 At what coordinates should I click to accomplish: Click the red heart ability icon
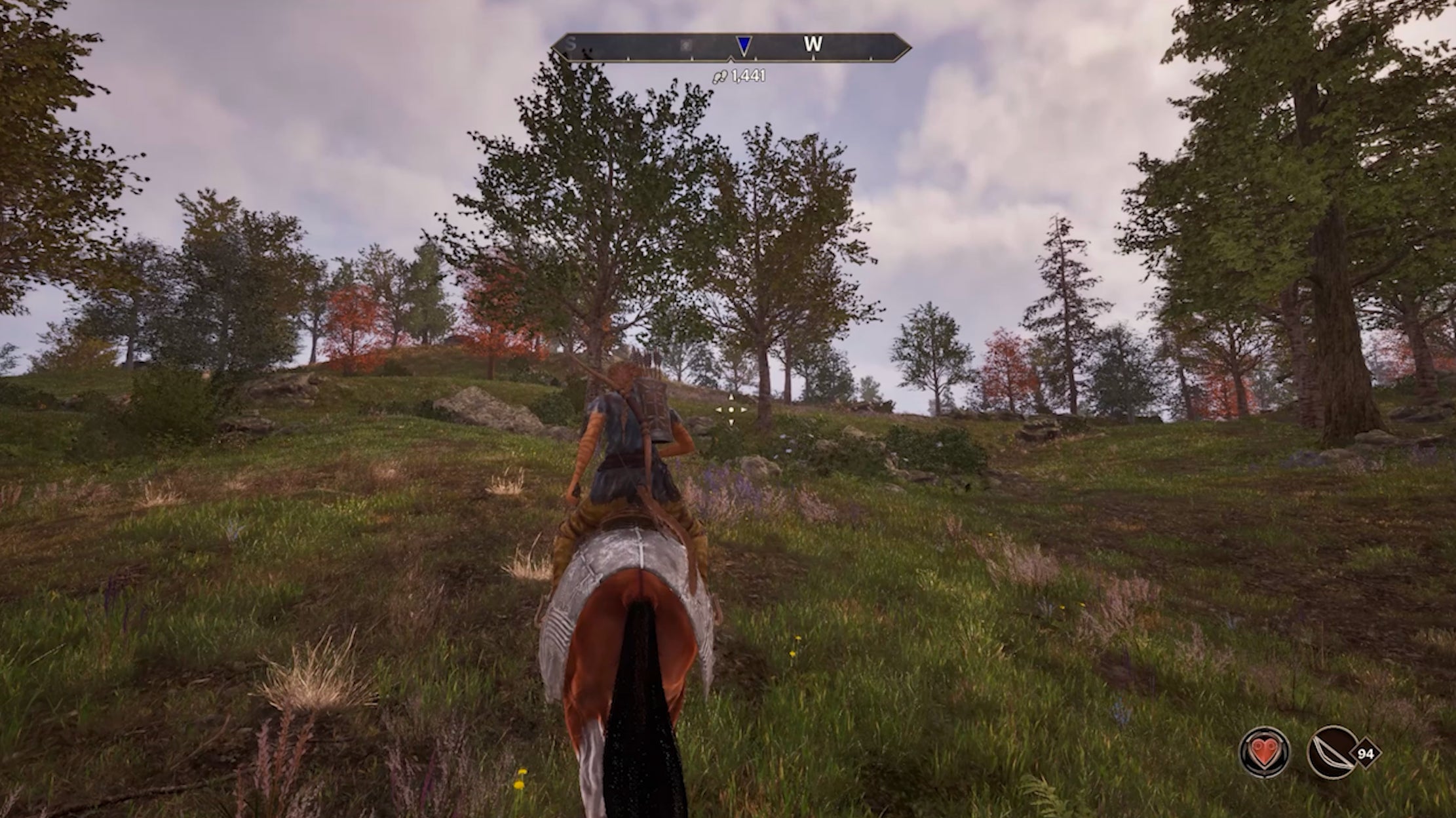[x=1264, y=752]
